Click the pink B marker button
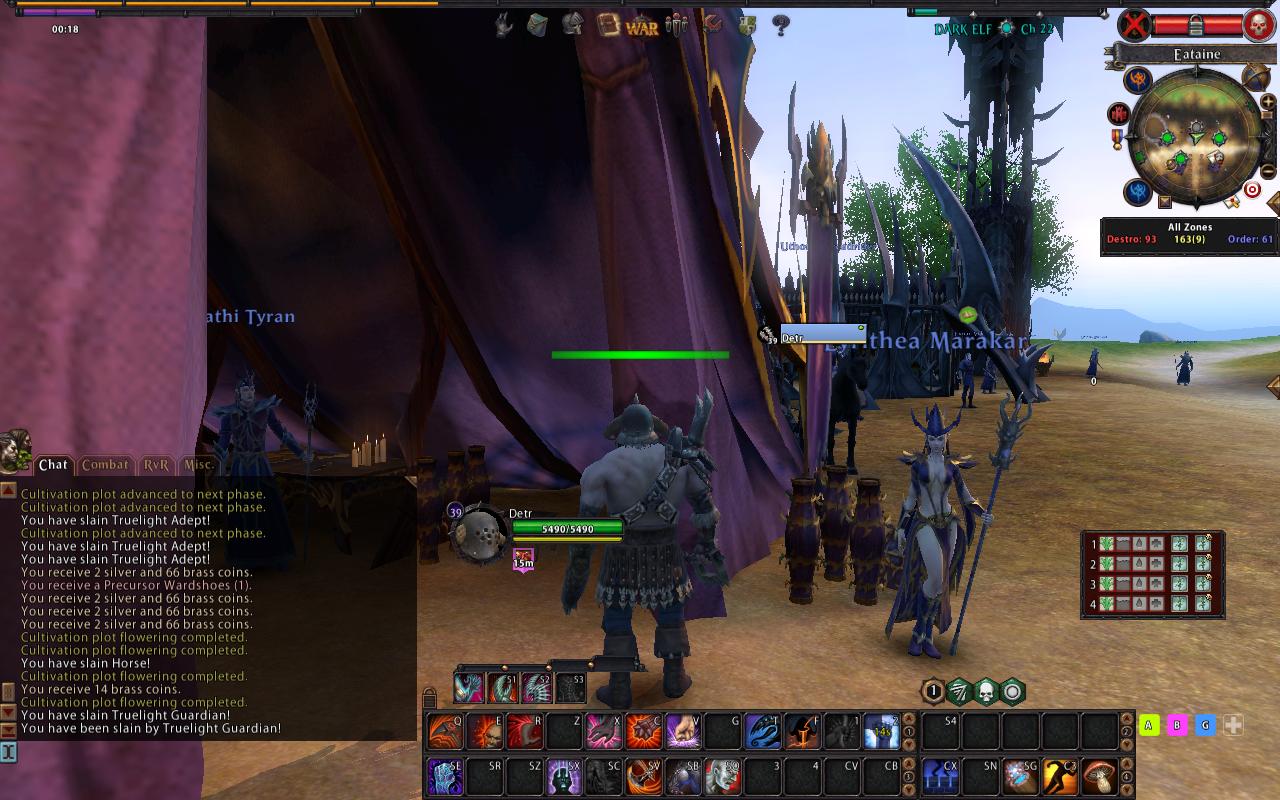Image resolution: width=1280 pixels, height=800 pixels. point(1177,725)
